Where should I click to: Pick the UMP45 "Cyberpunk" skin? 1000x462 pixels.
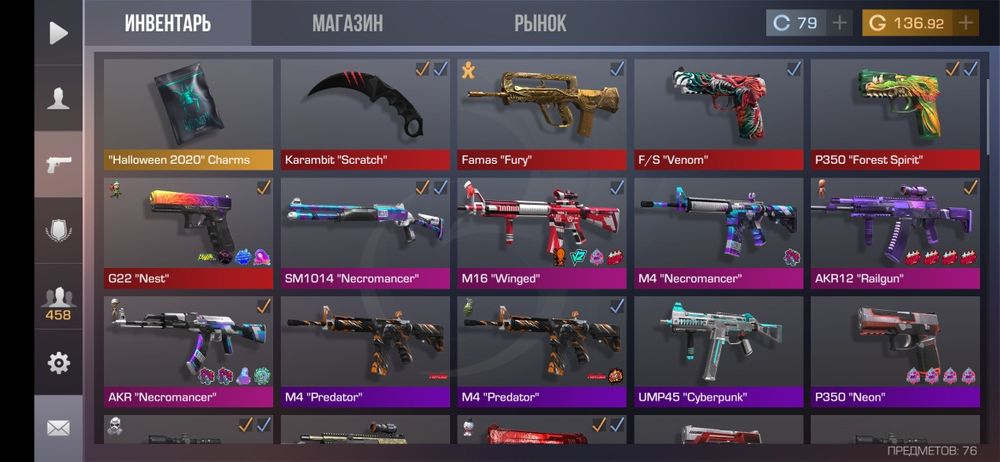718,350
